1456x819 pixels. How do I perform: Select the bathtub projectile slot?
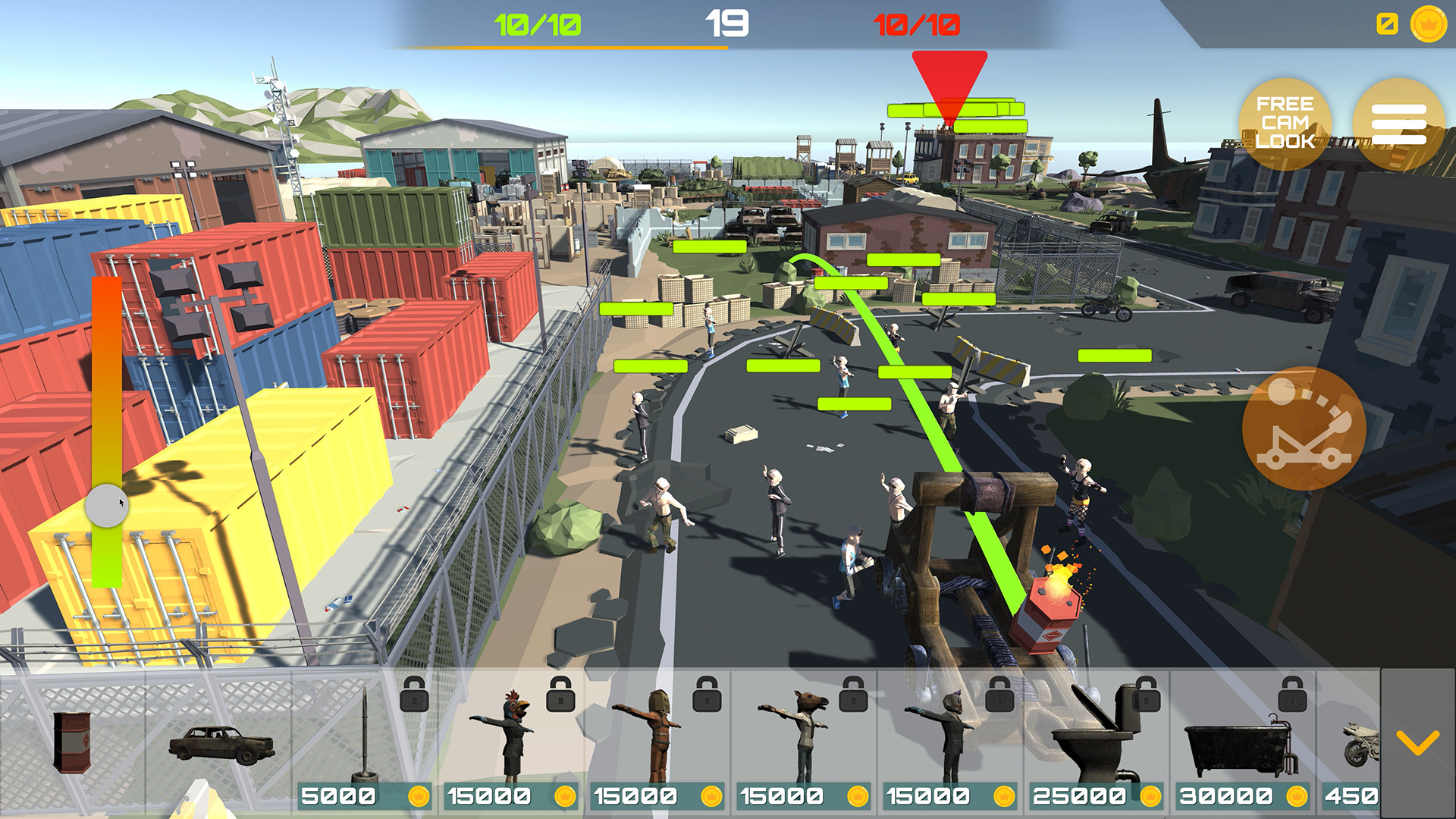(x=1236, y=747)
